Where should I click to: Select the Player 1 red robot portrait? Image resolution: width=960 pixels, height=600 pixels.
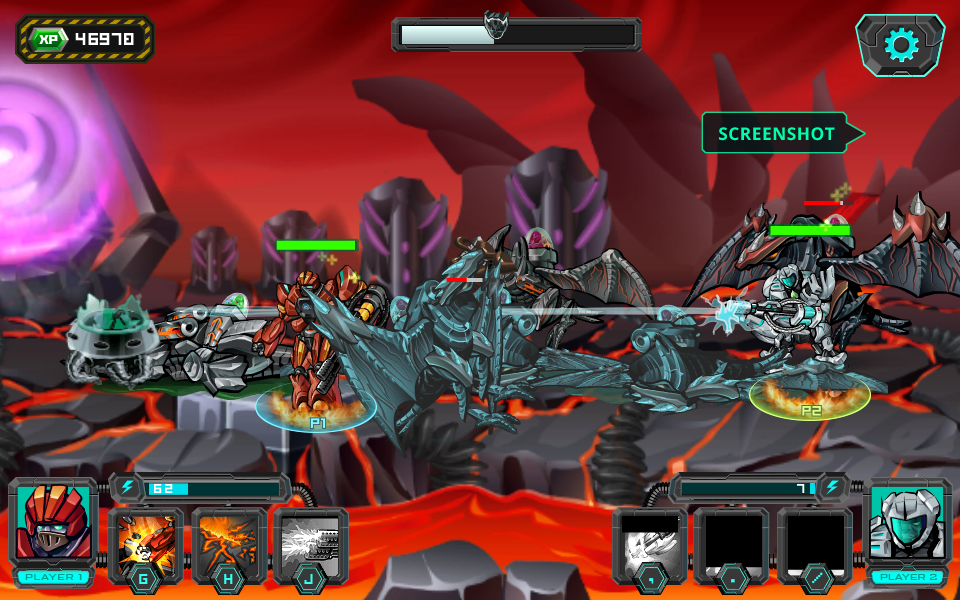(x=53, y=524)
